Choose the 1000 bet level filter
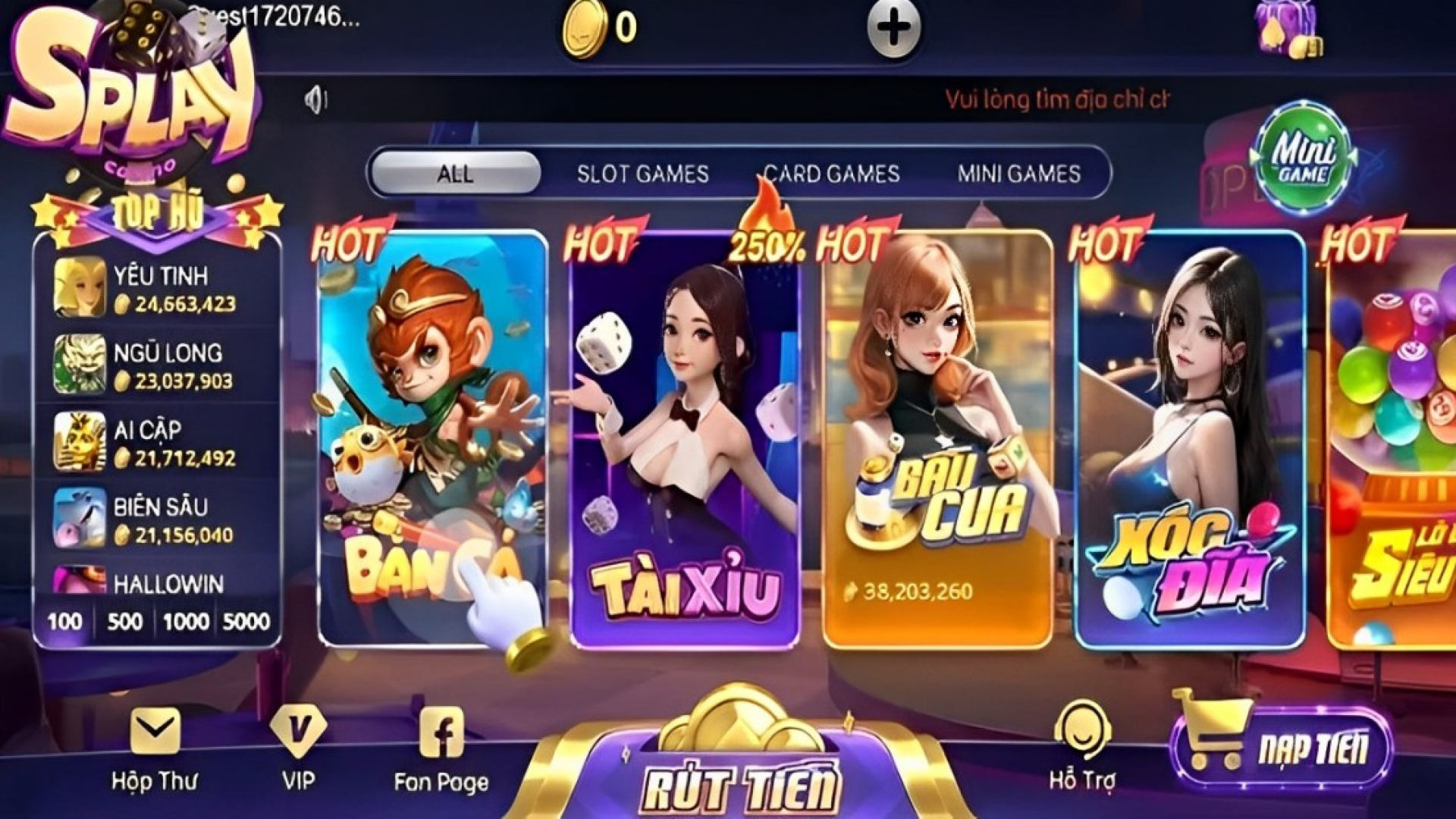Screen dimensions: 1456x819 (186, 622)
